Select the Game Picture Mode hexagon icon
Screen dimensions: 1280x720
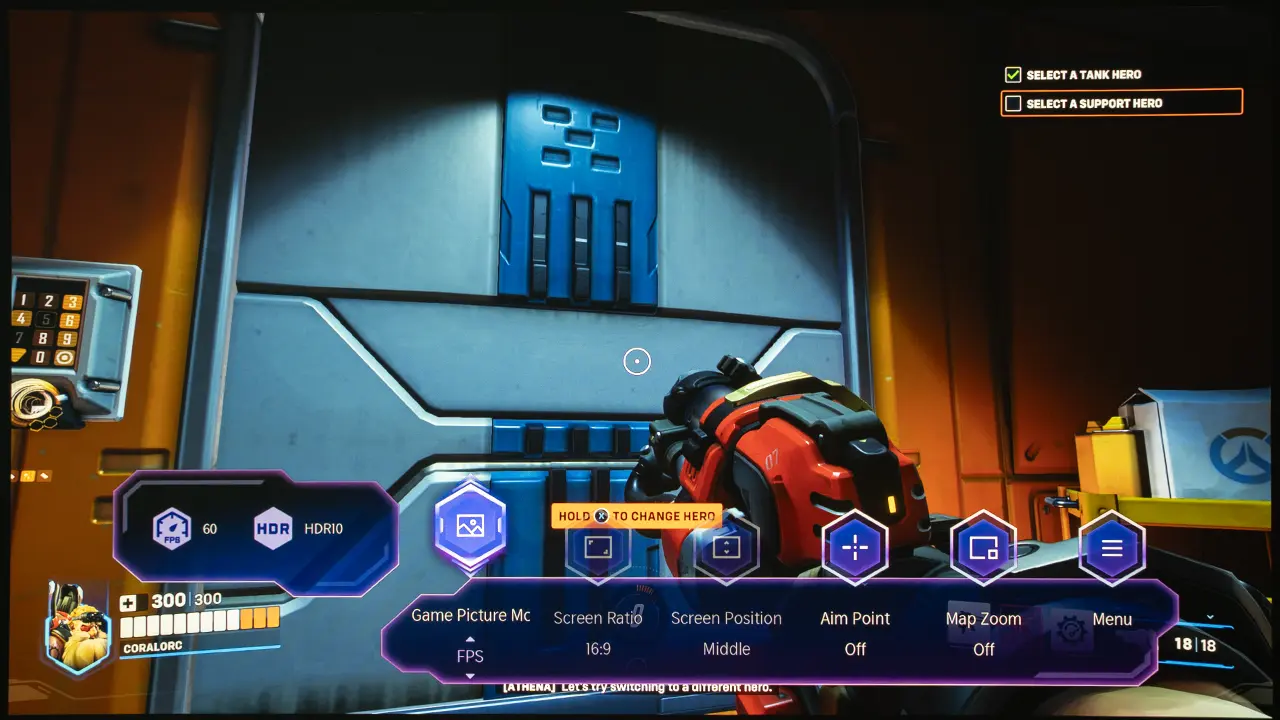pyautogui.click(x=470, y=522)
